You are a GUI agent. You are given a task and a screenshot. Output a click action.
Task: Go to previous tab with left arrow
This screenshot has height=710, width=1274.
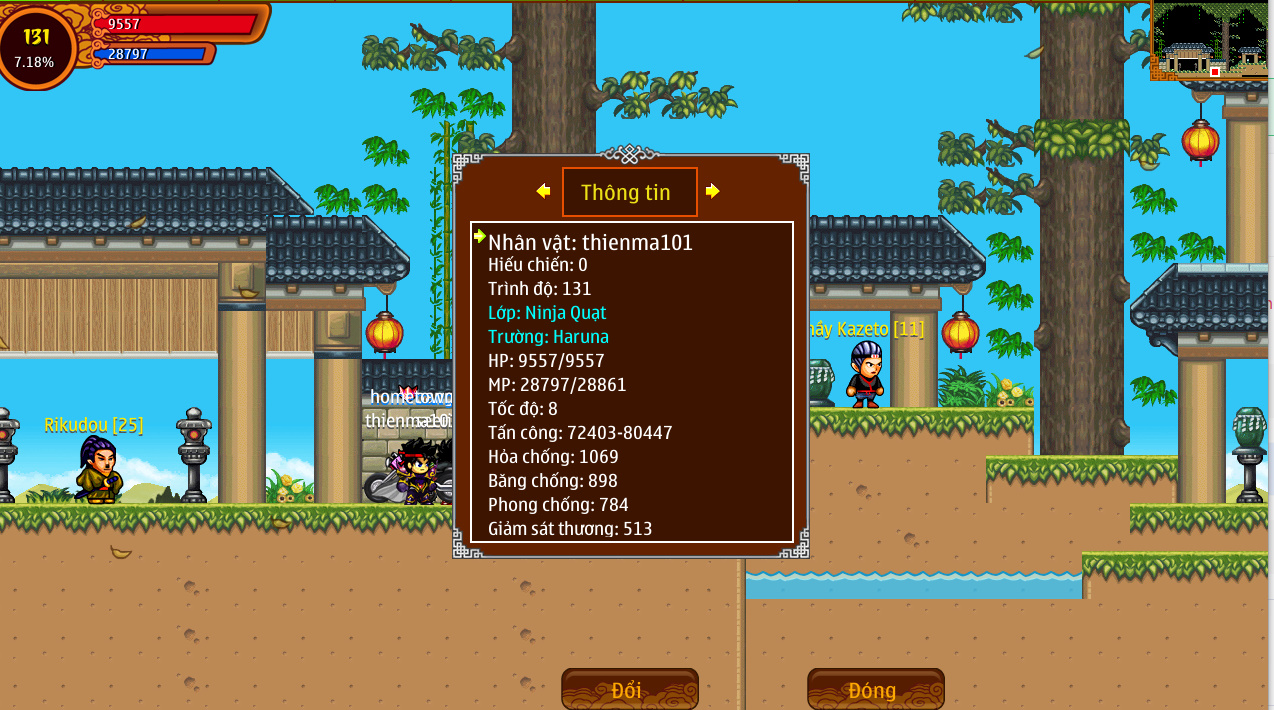543,191
